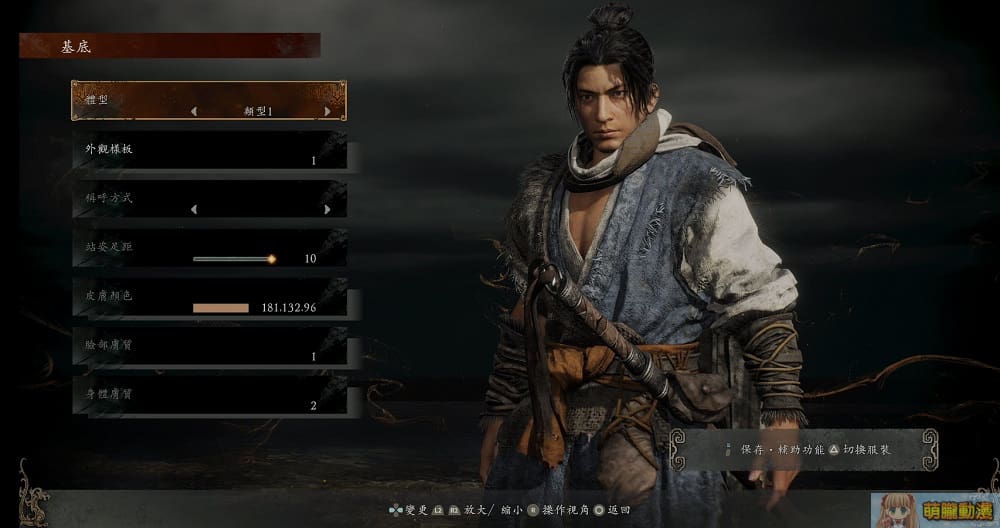The height and width of the screenshot is (528, 1000).
Task: Click the left arrow for 稱呼方式
Action: 194,210
